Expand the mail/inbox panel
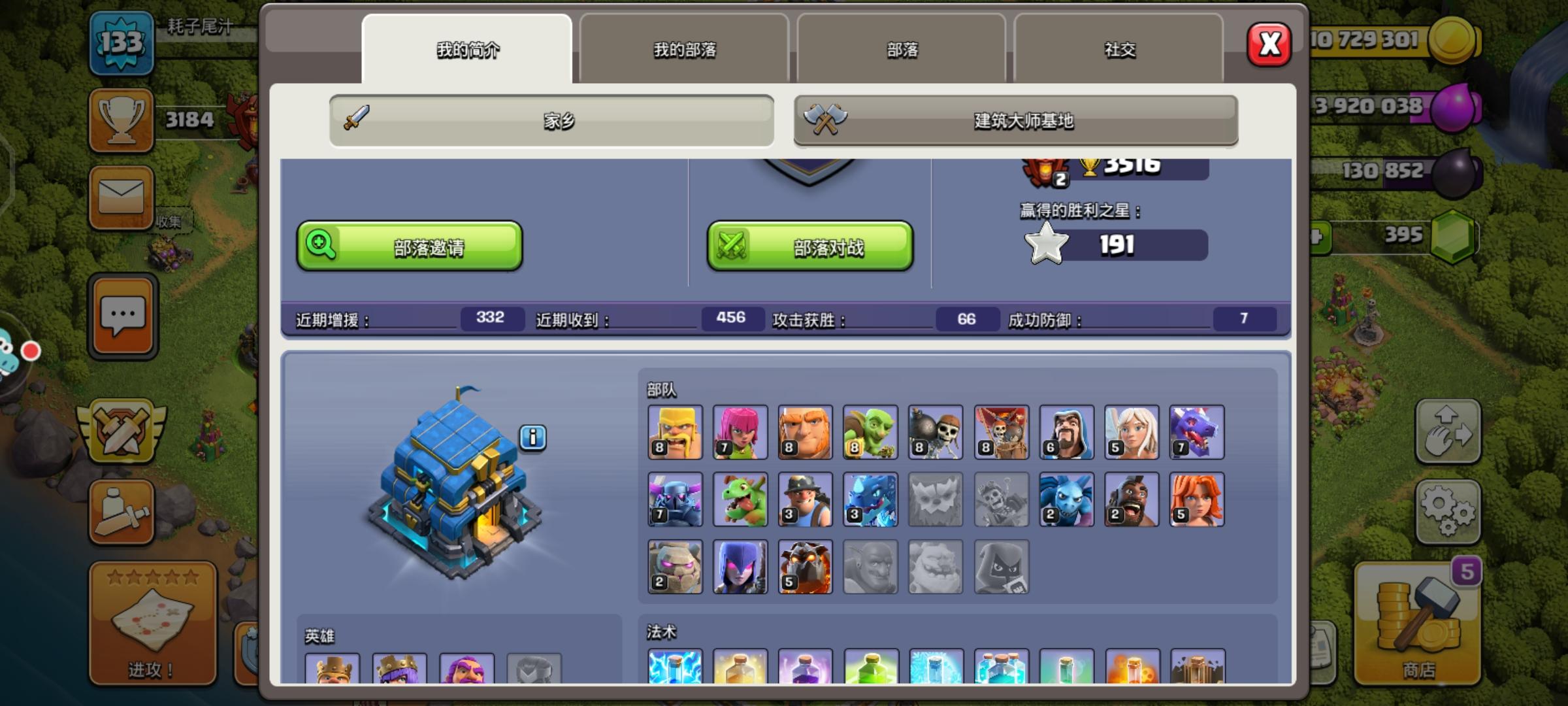 click(x=121, y=198)
